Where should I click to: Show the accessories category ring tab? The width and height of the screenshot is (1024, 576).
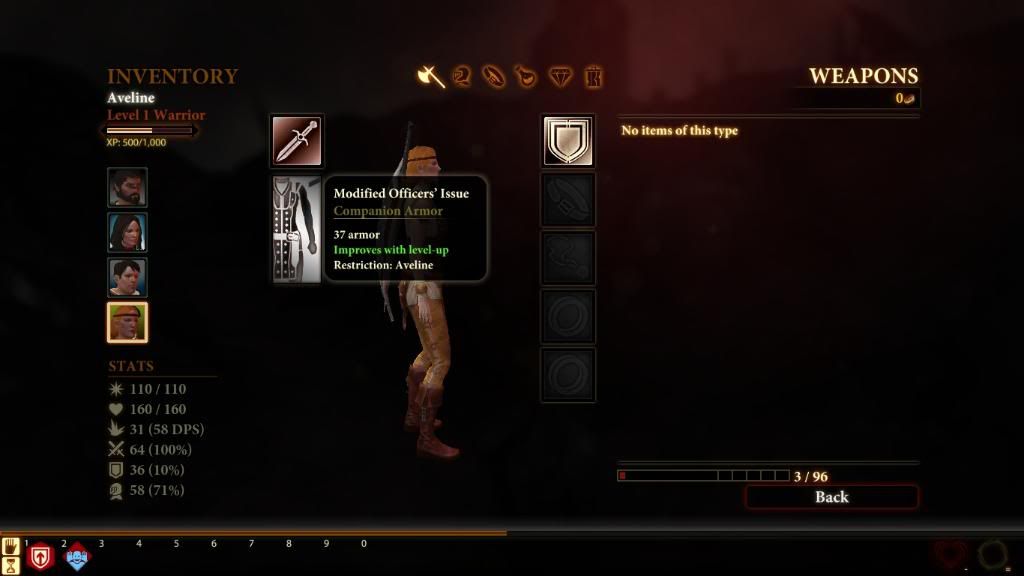point(494,76)
